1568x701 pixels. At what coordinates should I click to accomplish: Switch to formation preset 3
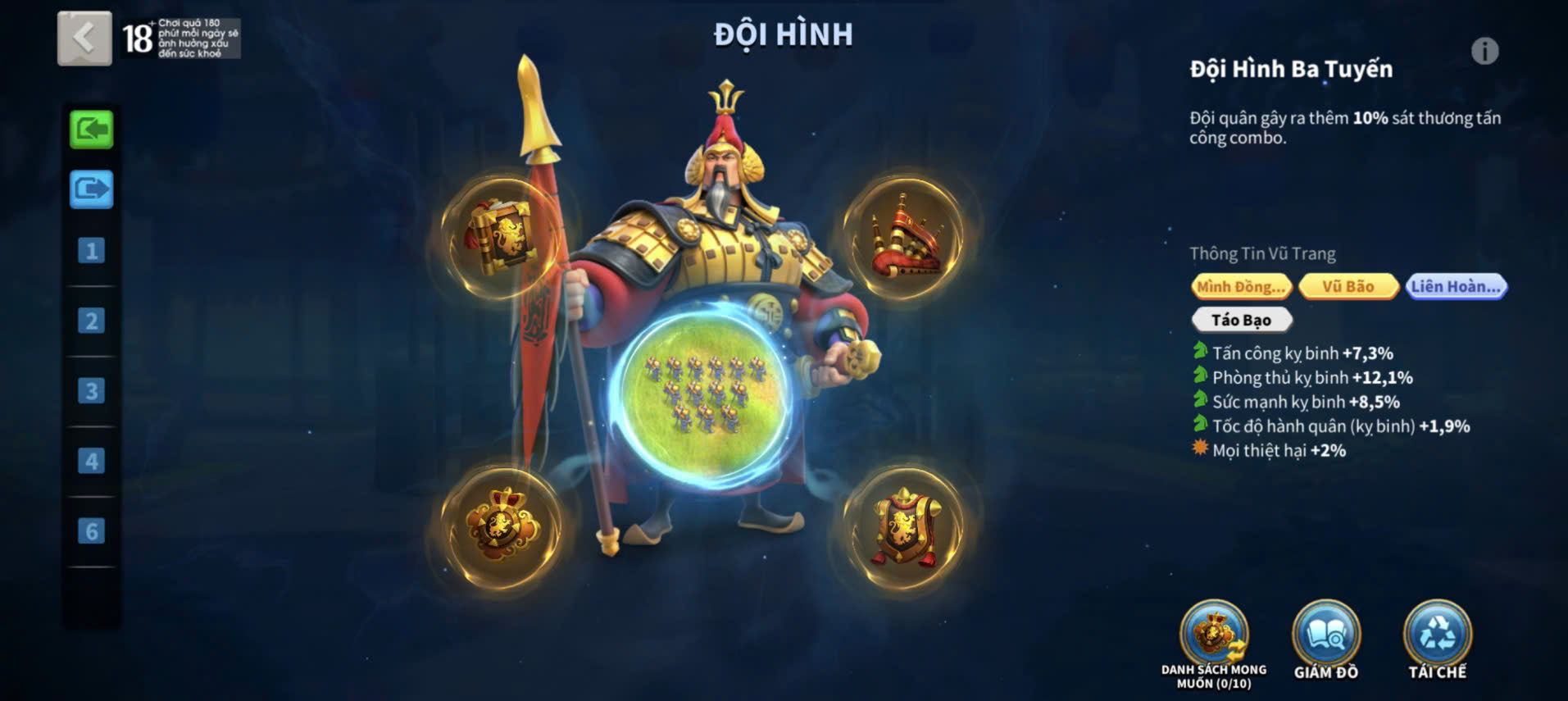tap(91, 391)
